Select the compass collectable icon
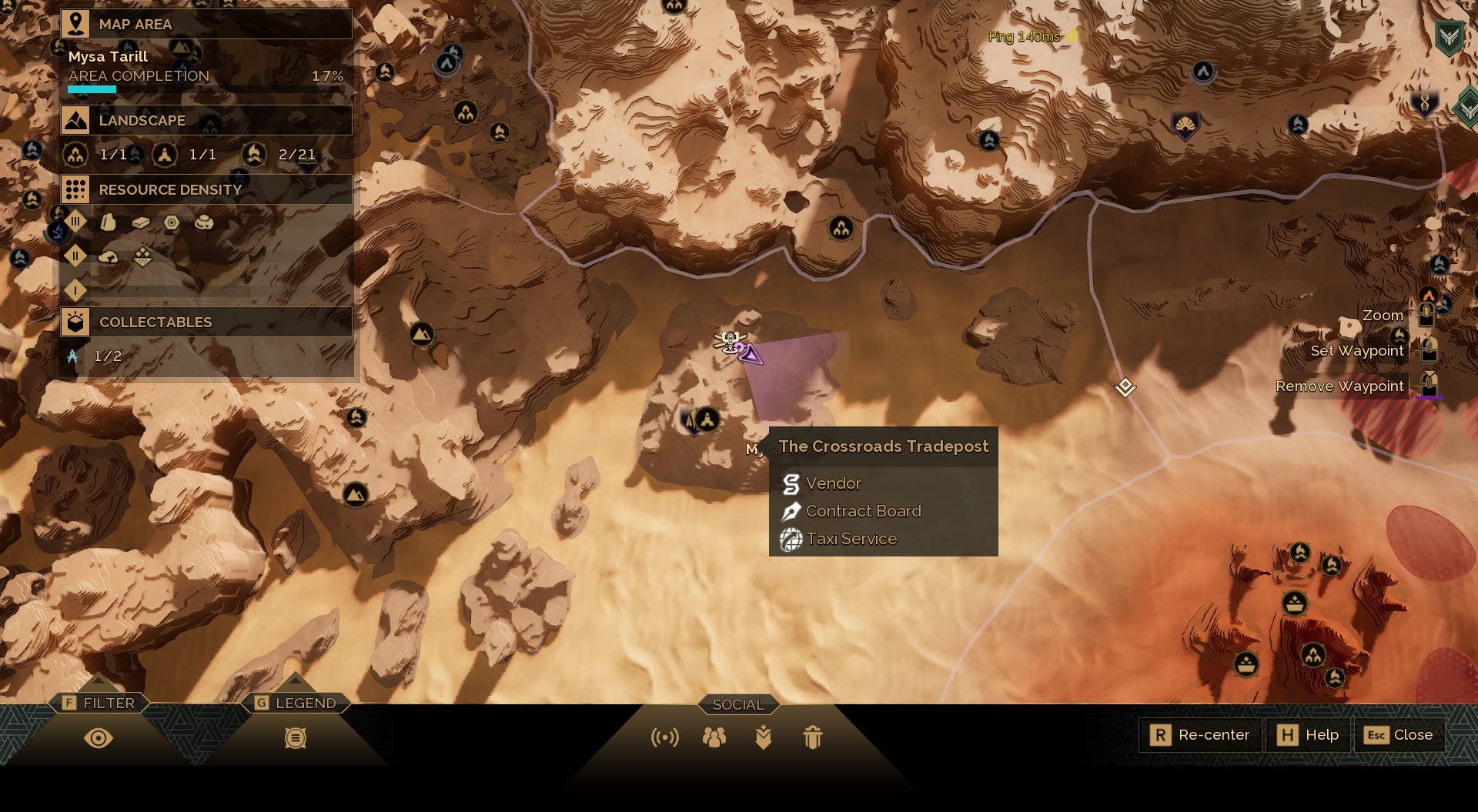 point(72,356)
